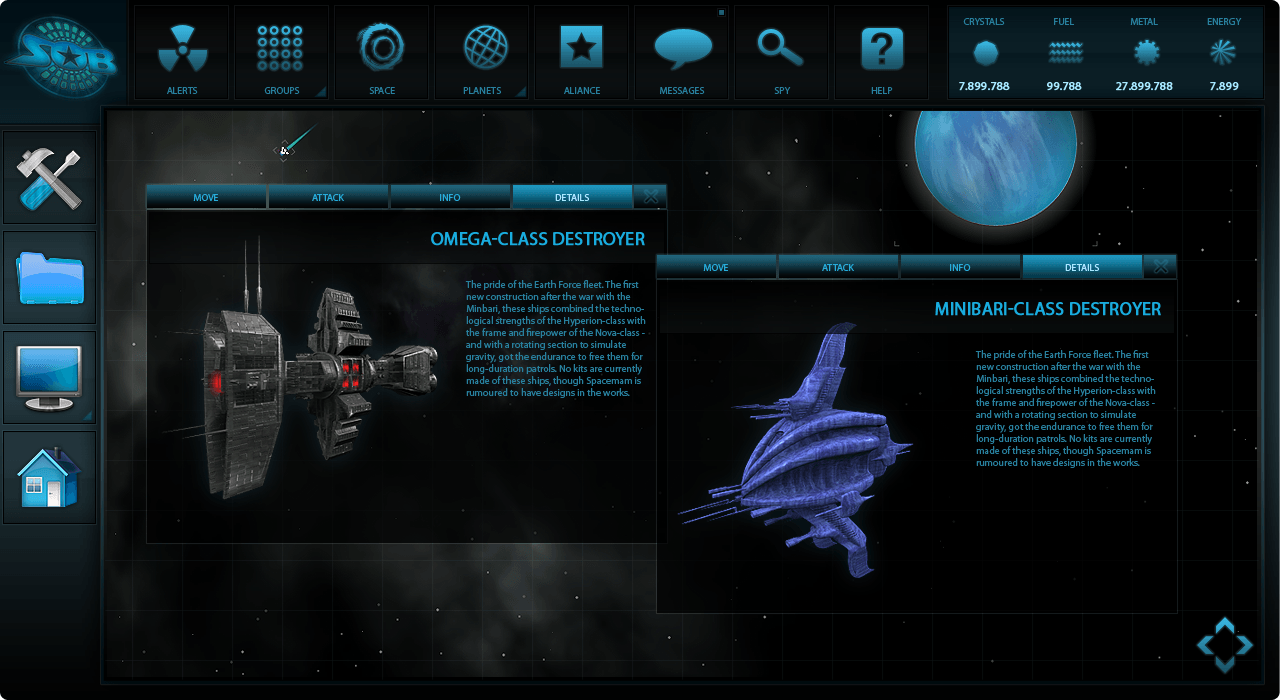Screen dimensions: 1280x700
Task: Open the Planets menu
Action: click(481, 53)
